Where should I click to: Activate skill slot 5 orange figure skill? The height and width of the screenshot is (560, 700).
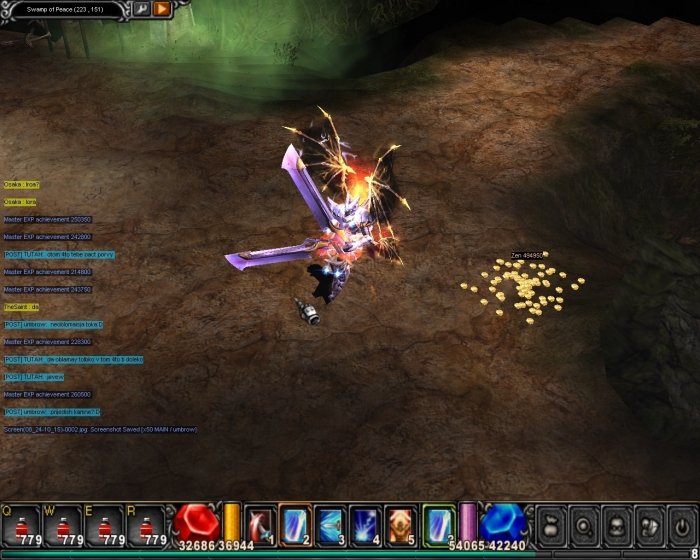[400, 524]
